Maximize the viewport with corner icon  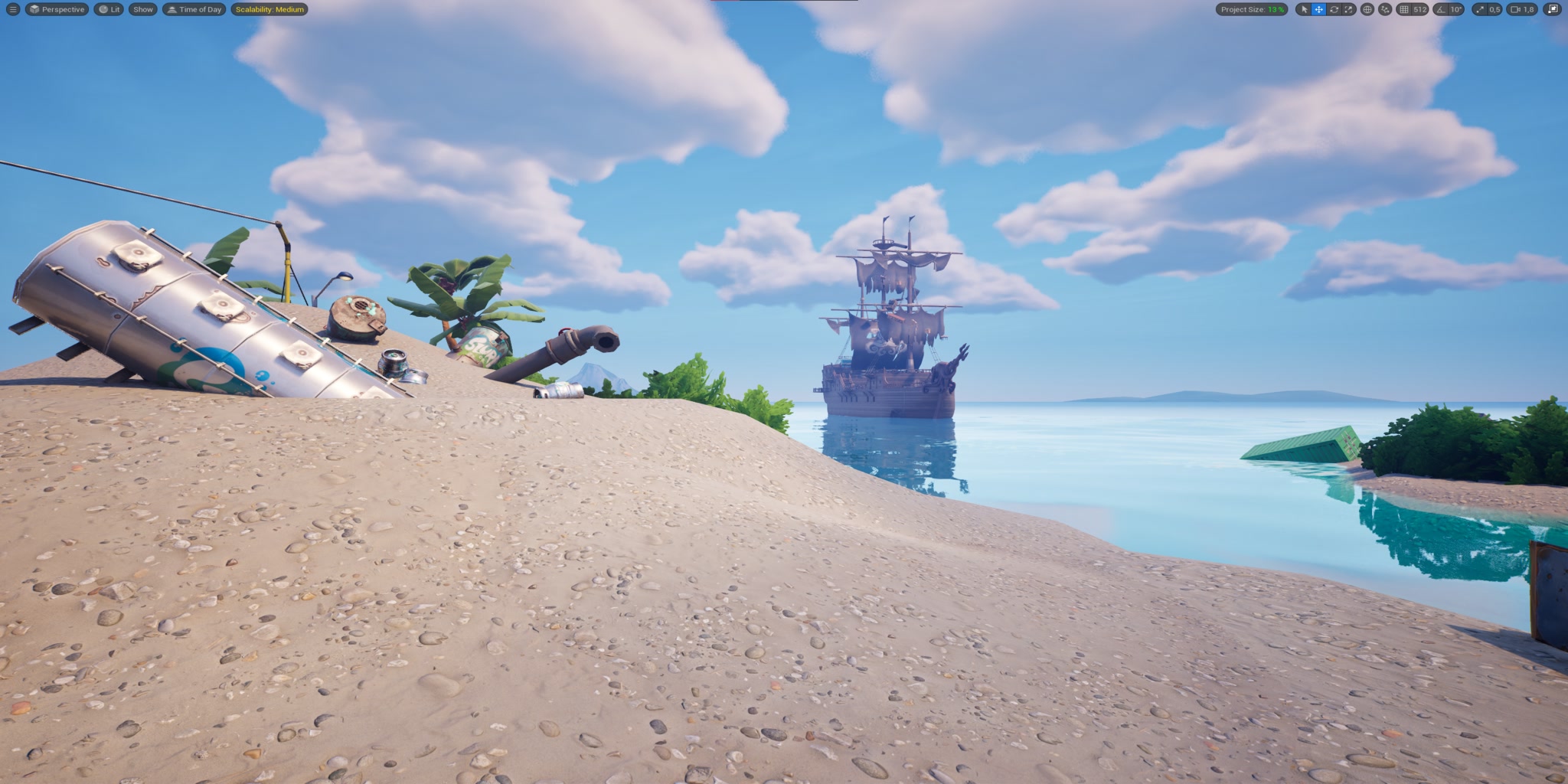(x=1553, y=10)
